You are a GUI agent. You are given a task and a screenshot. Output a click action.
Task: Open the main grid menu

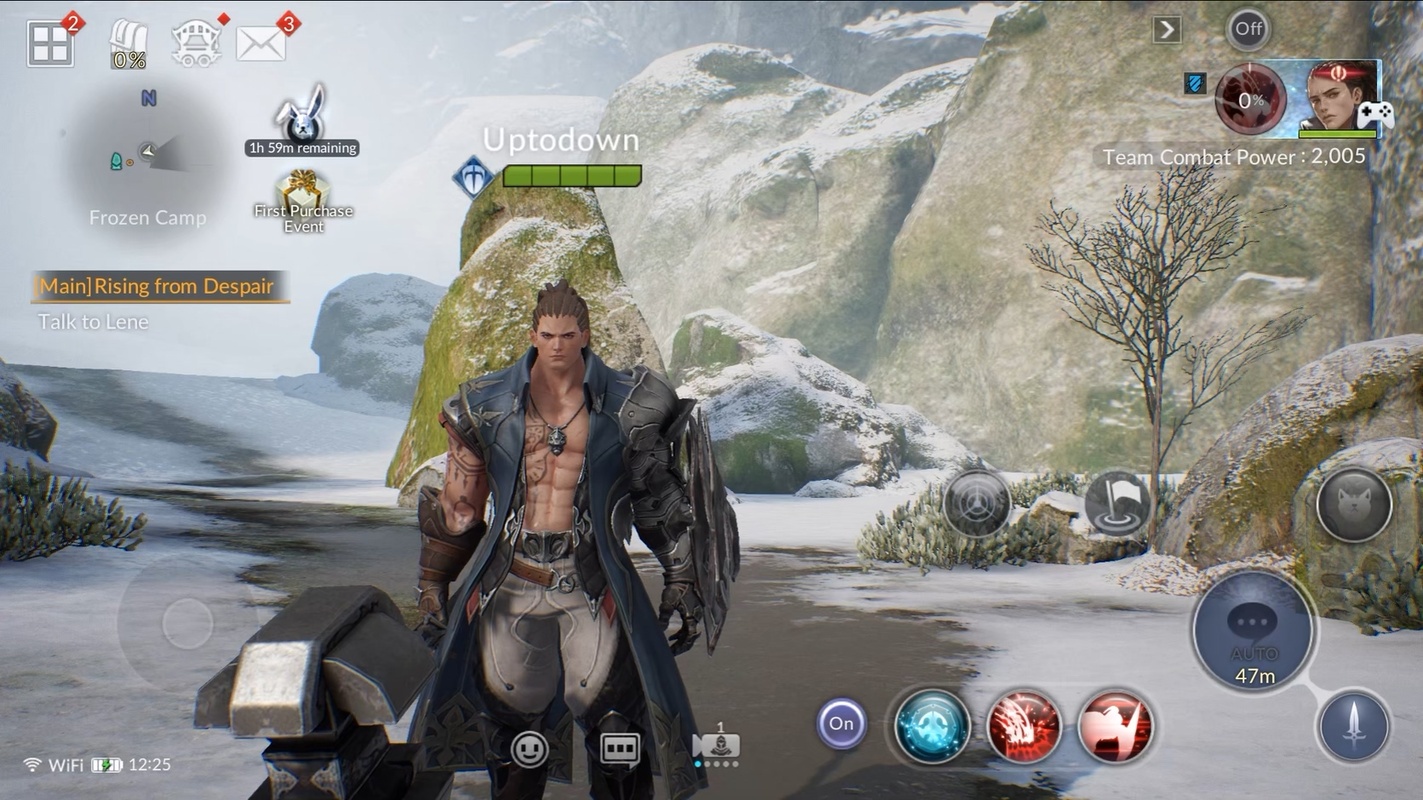tap(50, 44)
